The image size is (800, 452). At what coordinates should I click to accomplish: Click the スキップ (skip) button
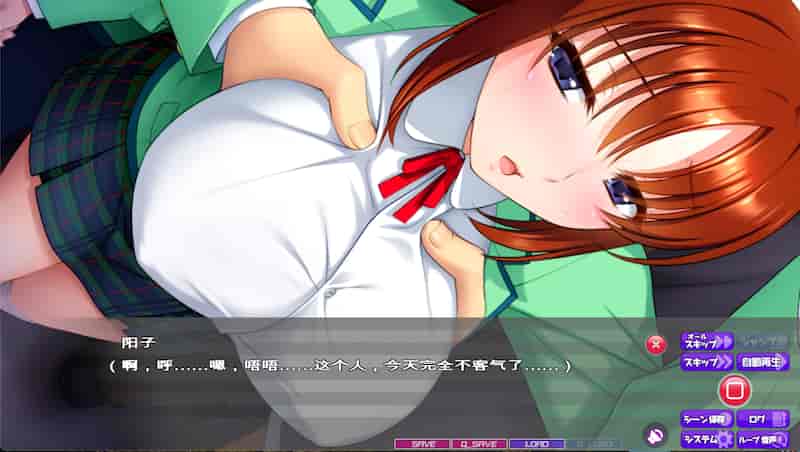coord(706,362)
